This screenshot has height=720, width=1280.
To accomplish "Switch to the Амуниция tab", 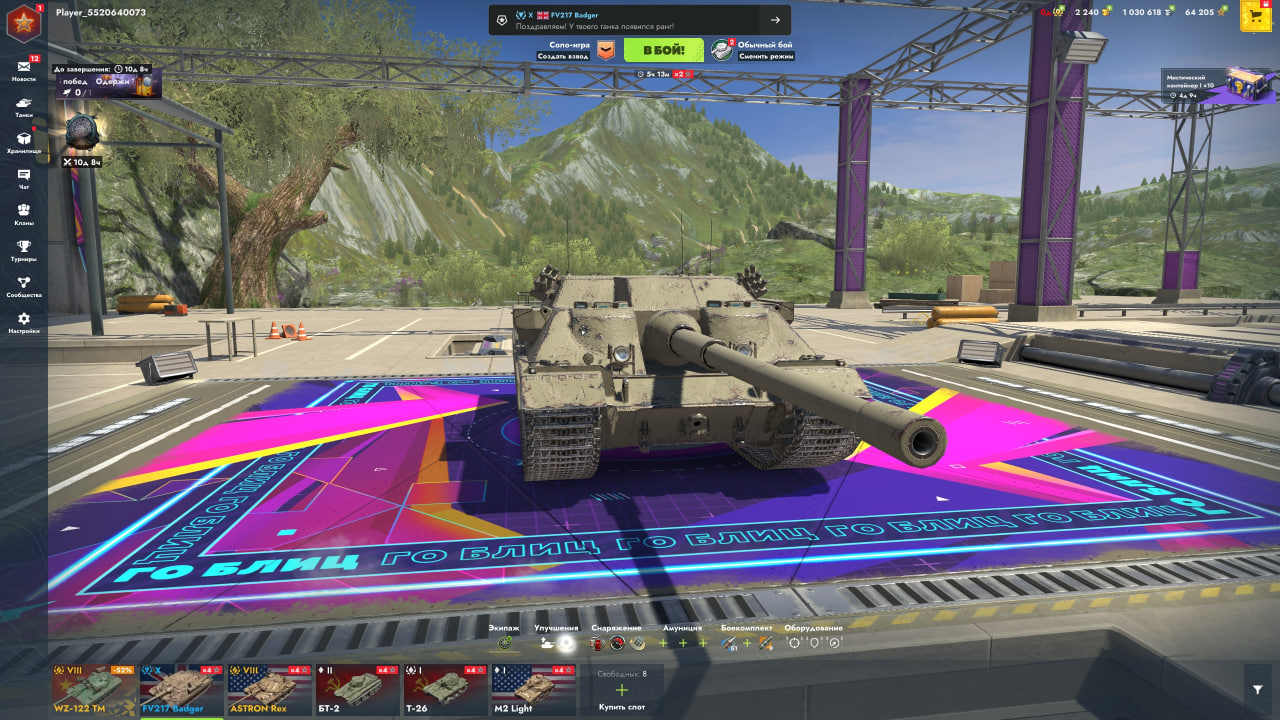I will 684,626.
